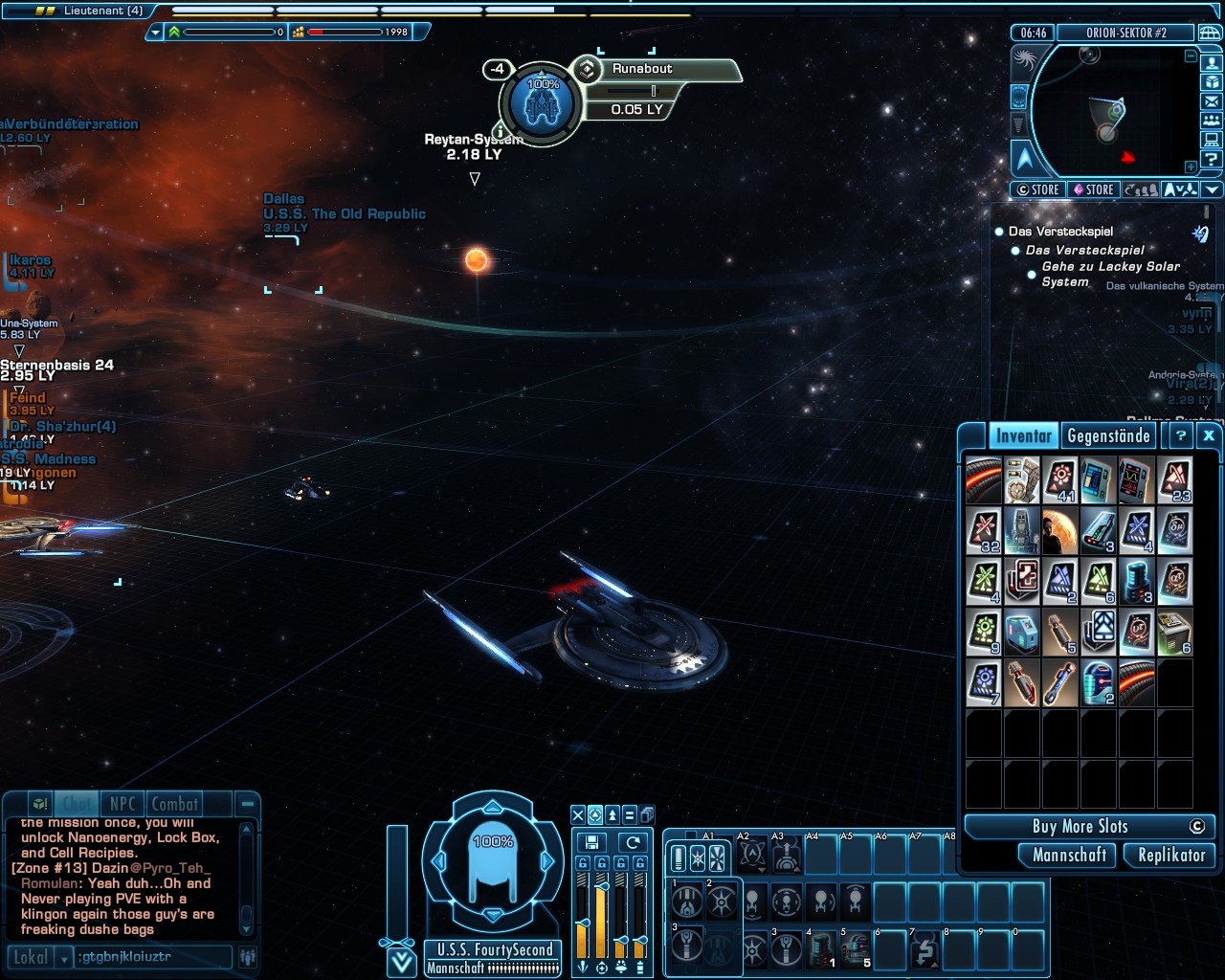This screenshot has width=1225, height=980.
Task: Switch to the Combat chat tab
Action: (175, 805)
